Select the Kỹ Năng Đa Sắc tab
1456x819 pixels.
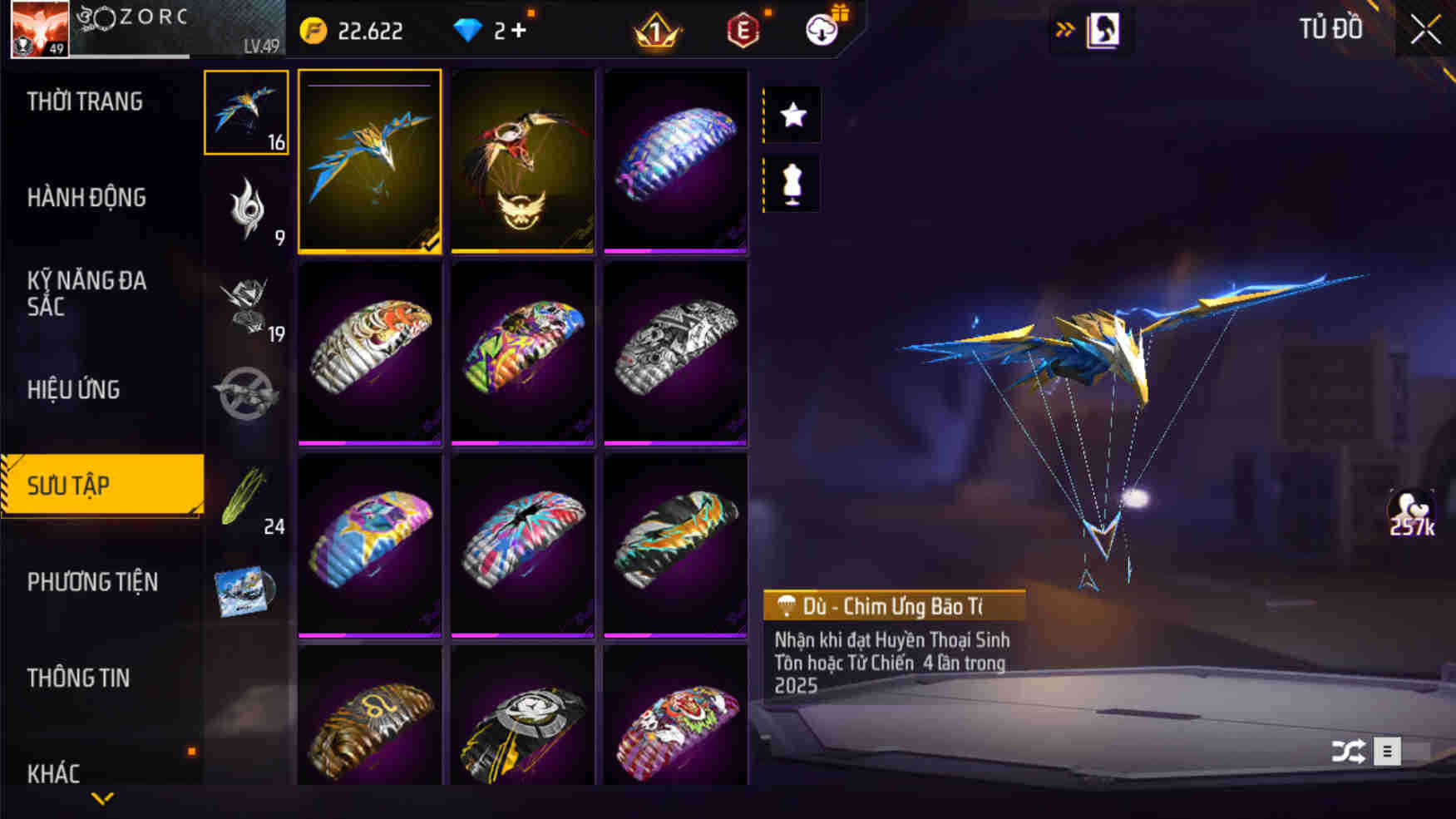coord(86,293)
